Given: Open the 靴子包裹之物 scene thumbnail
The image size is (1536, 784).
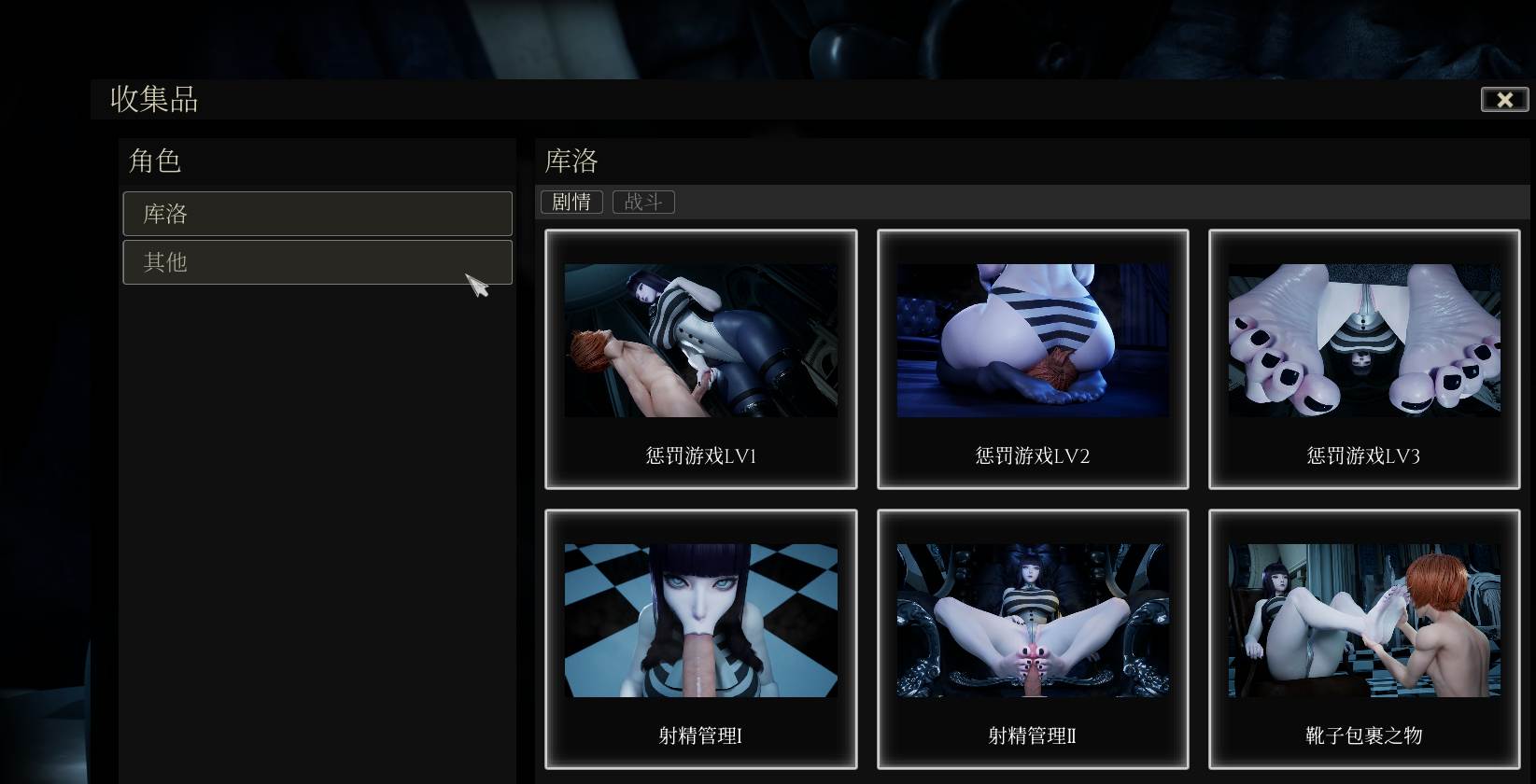Looking at the screenshot, I should [1363, 619].
